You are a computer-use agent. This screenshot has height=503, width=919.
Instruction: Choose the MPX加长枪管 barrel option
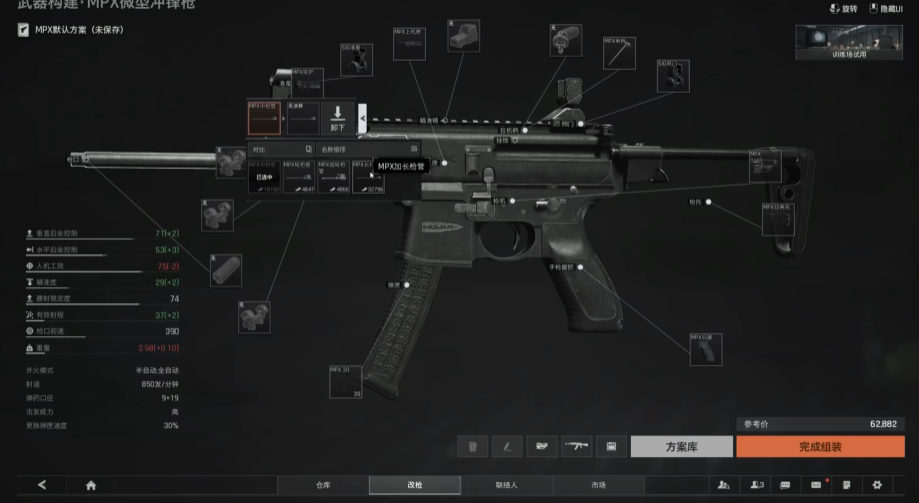pyautogui.click(x=364, y=178)
